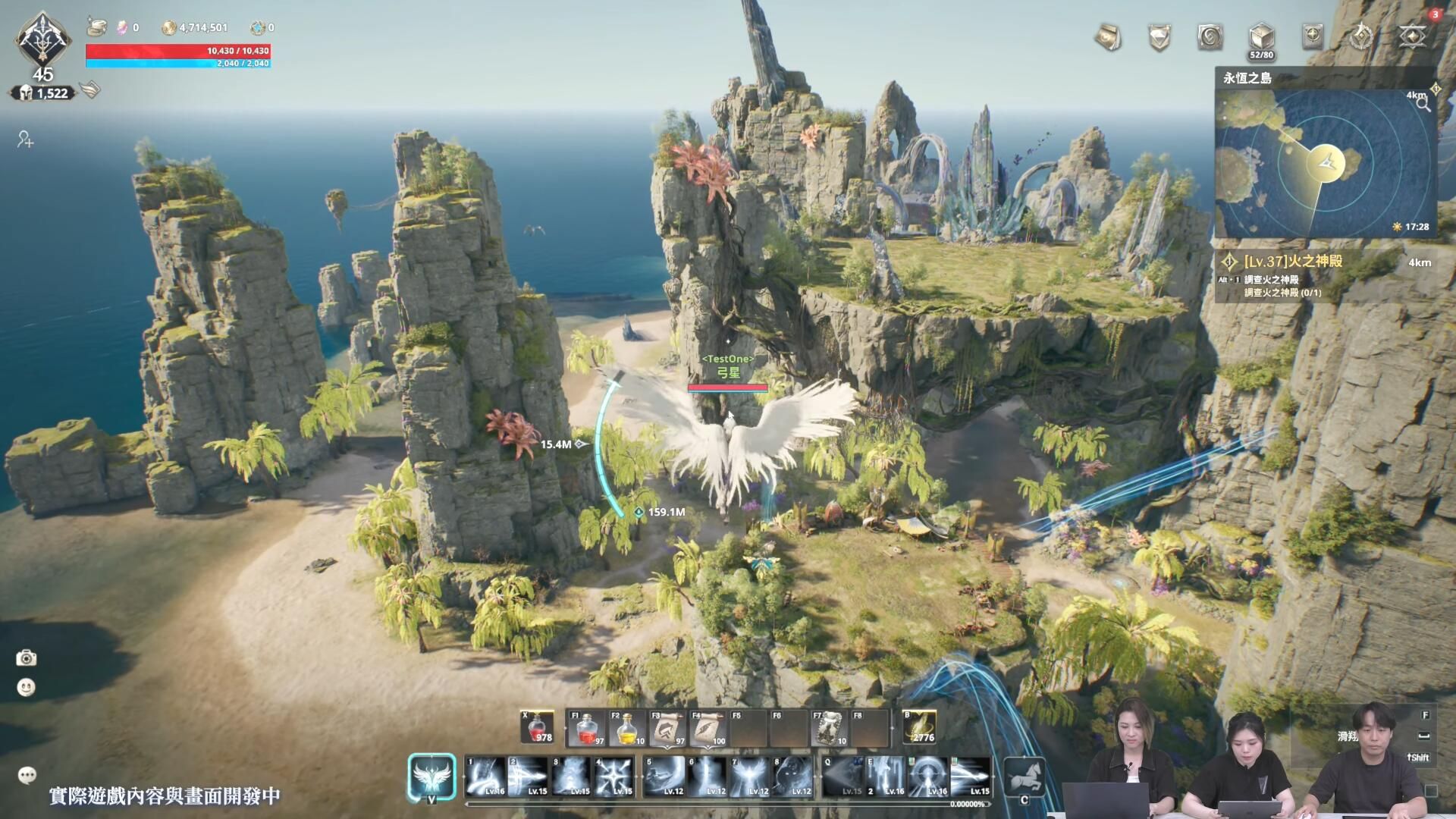Open the chat speech bubble icon
Screen dimensions: 1456x819
tap(27, 775)
